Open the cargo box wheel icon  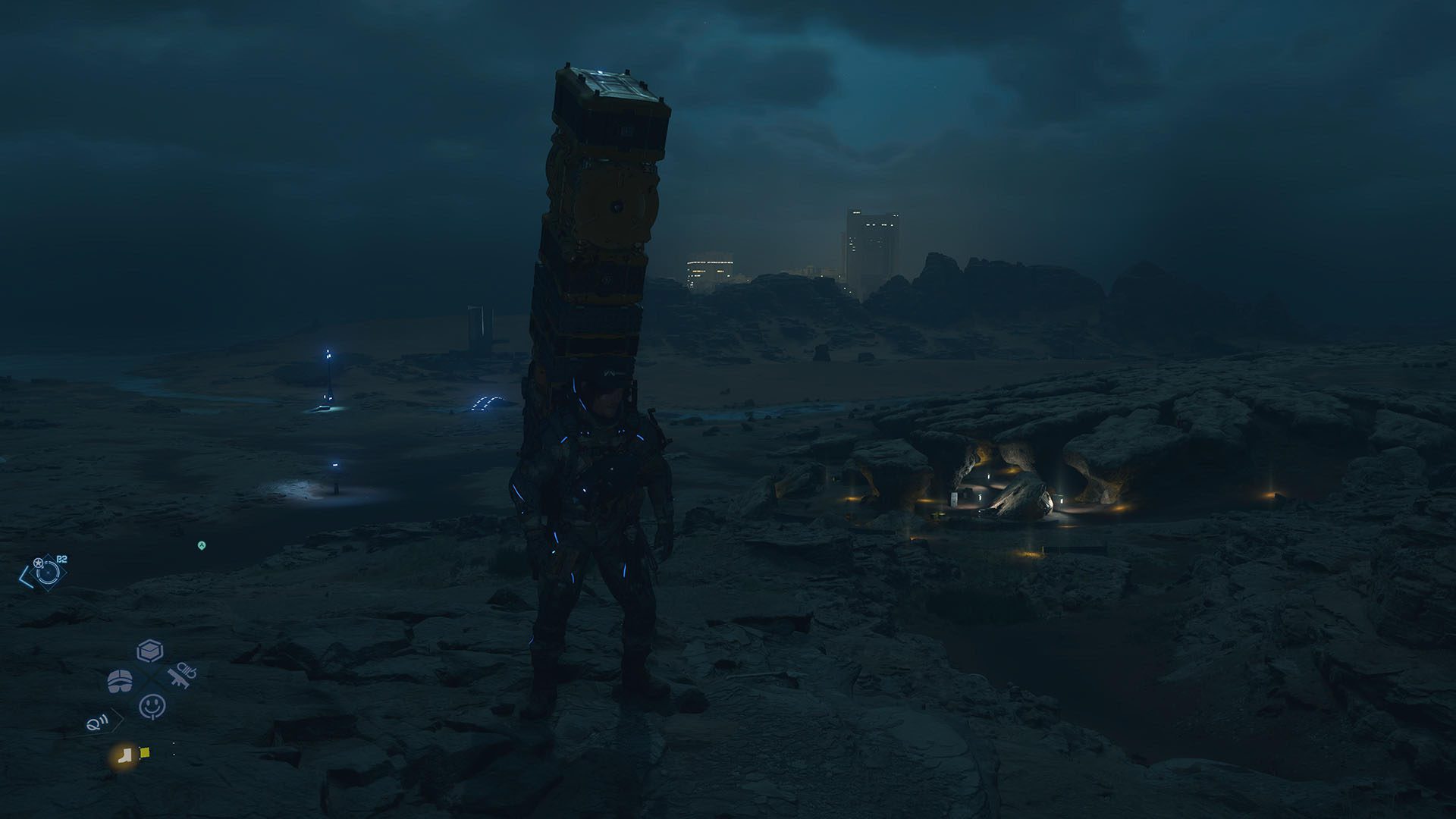[150, 651]
